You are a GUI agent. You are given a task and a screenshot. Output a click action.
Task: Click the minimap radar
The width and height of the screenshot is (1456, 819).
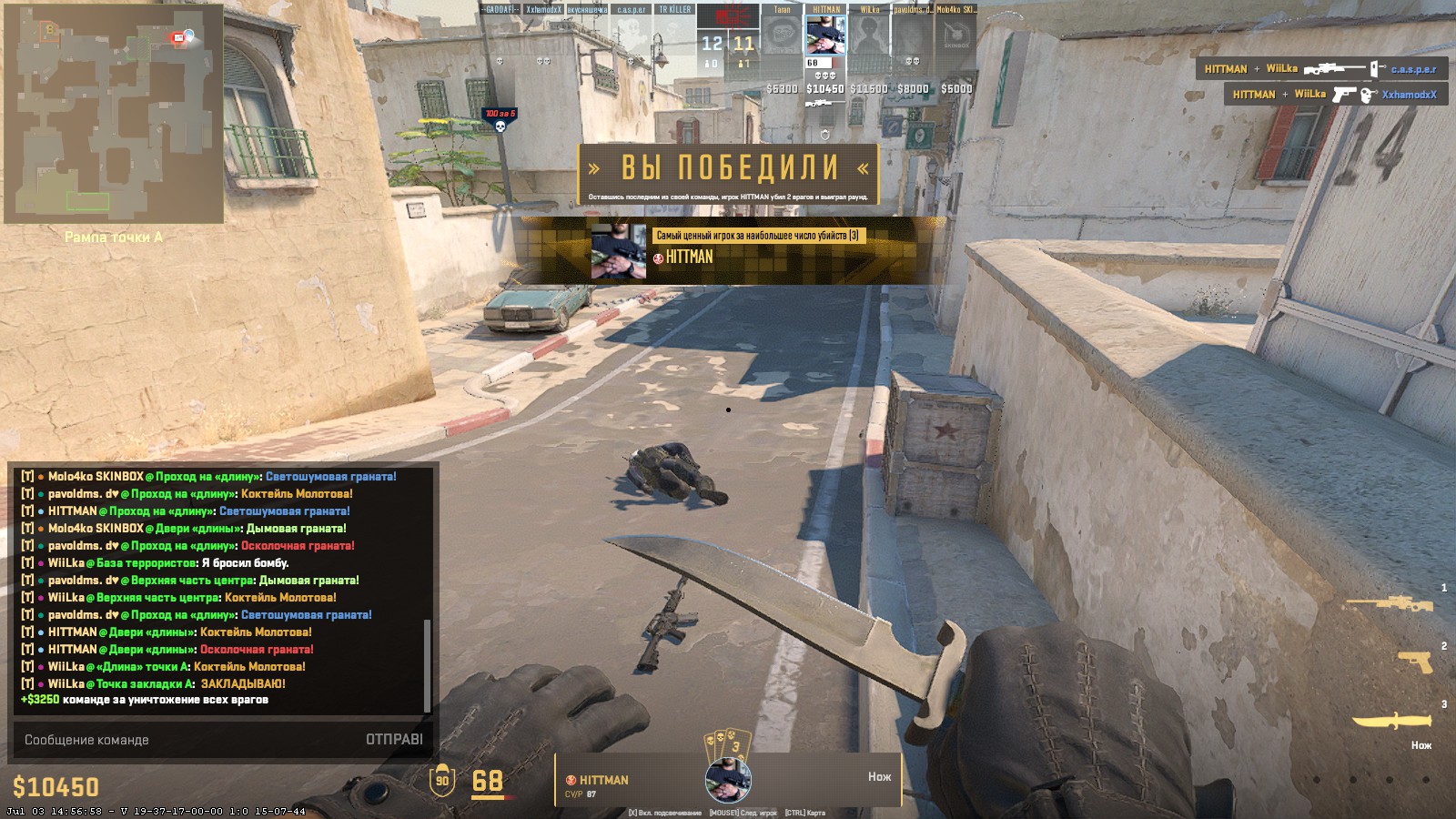coord(114,113)
